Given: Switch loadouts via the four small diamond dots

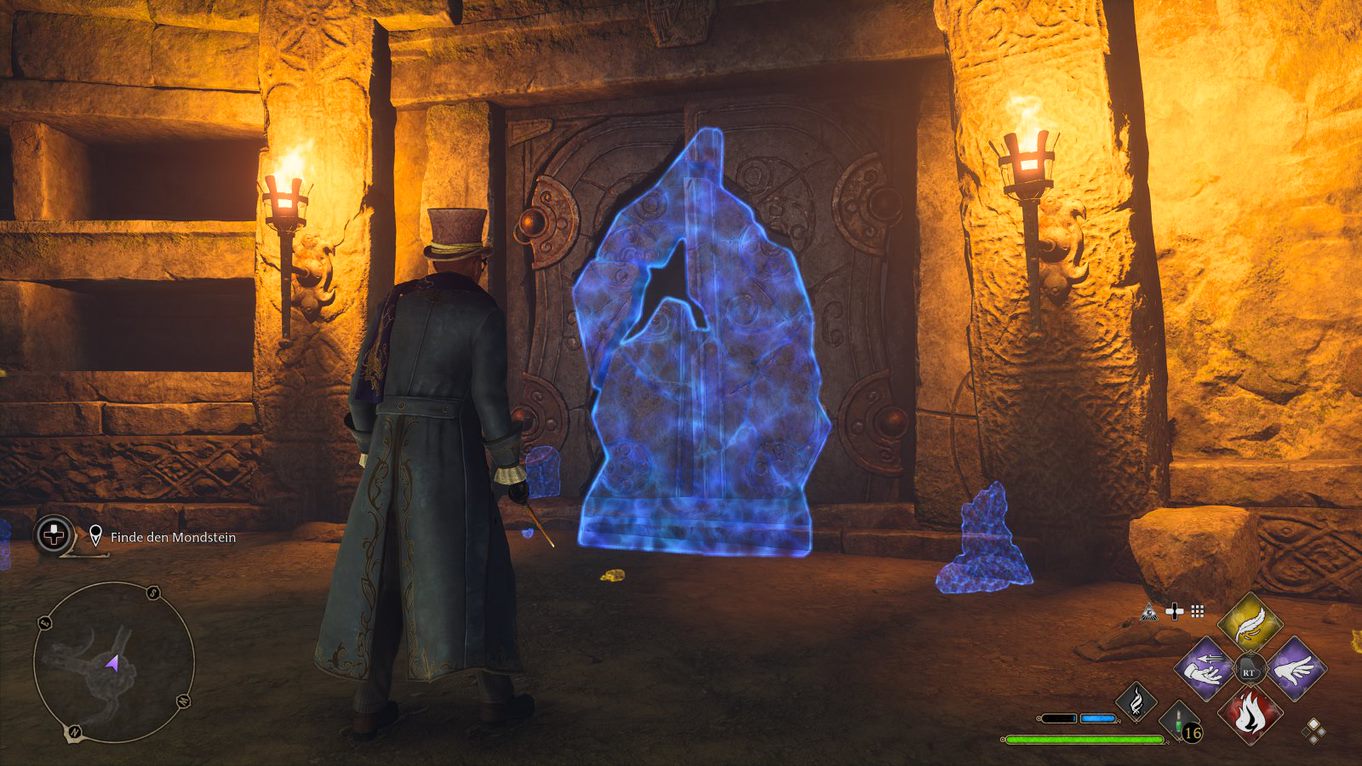Looking at the screenshot, I should 1314,729.
